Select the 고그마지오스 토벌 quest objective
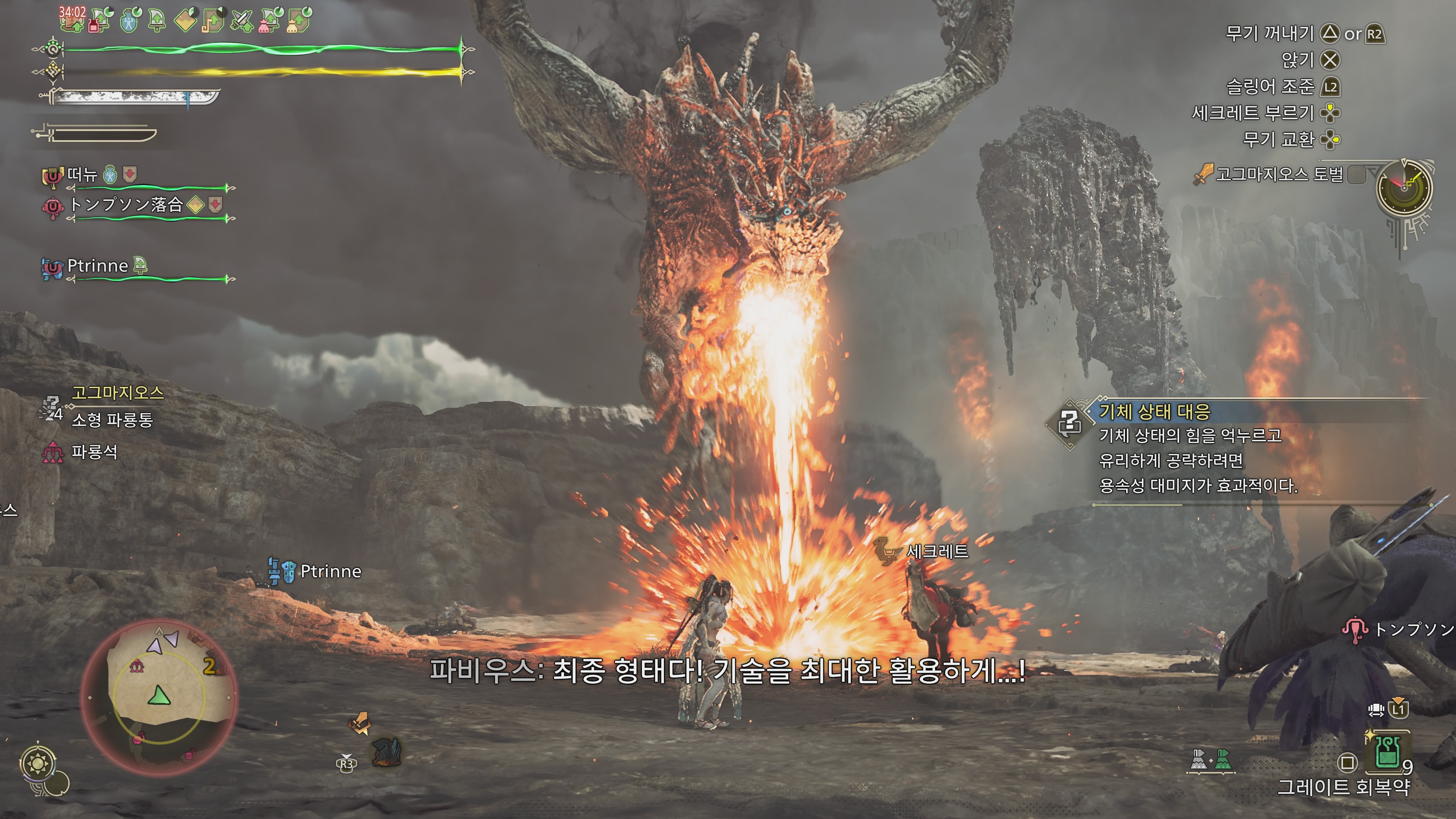 1279,174
